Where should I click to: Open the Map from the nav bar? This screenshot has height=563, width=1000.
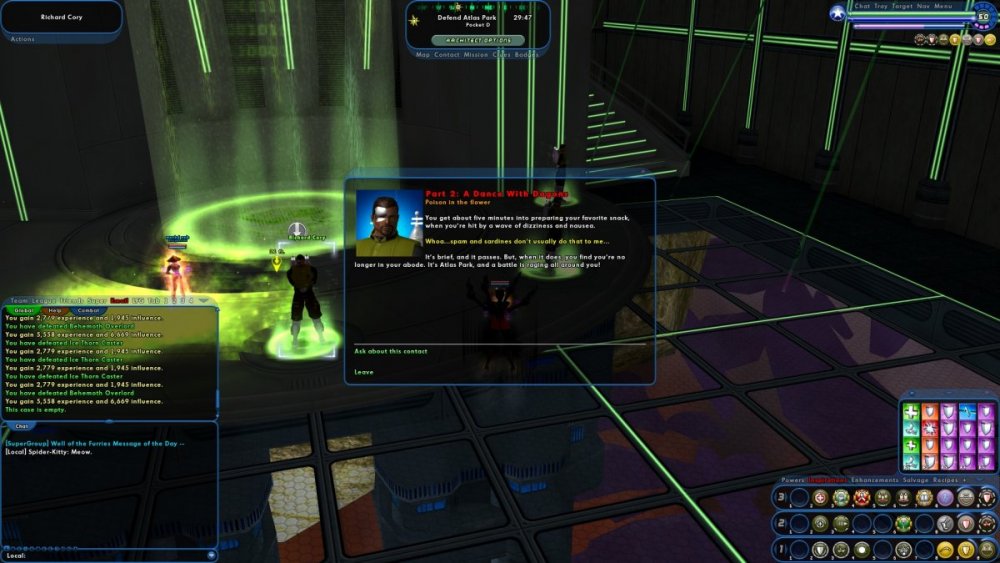pyautogui.click(x=423, y=55)
